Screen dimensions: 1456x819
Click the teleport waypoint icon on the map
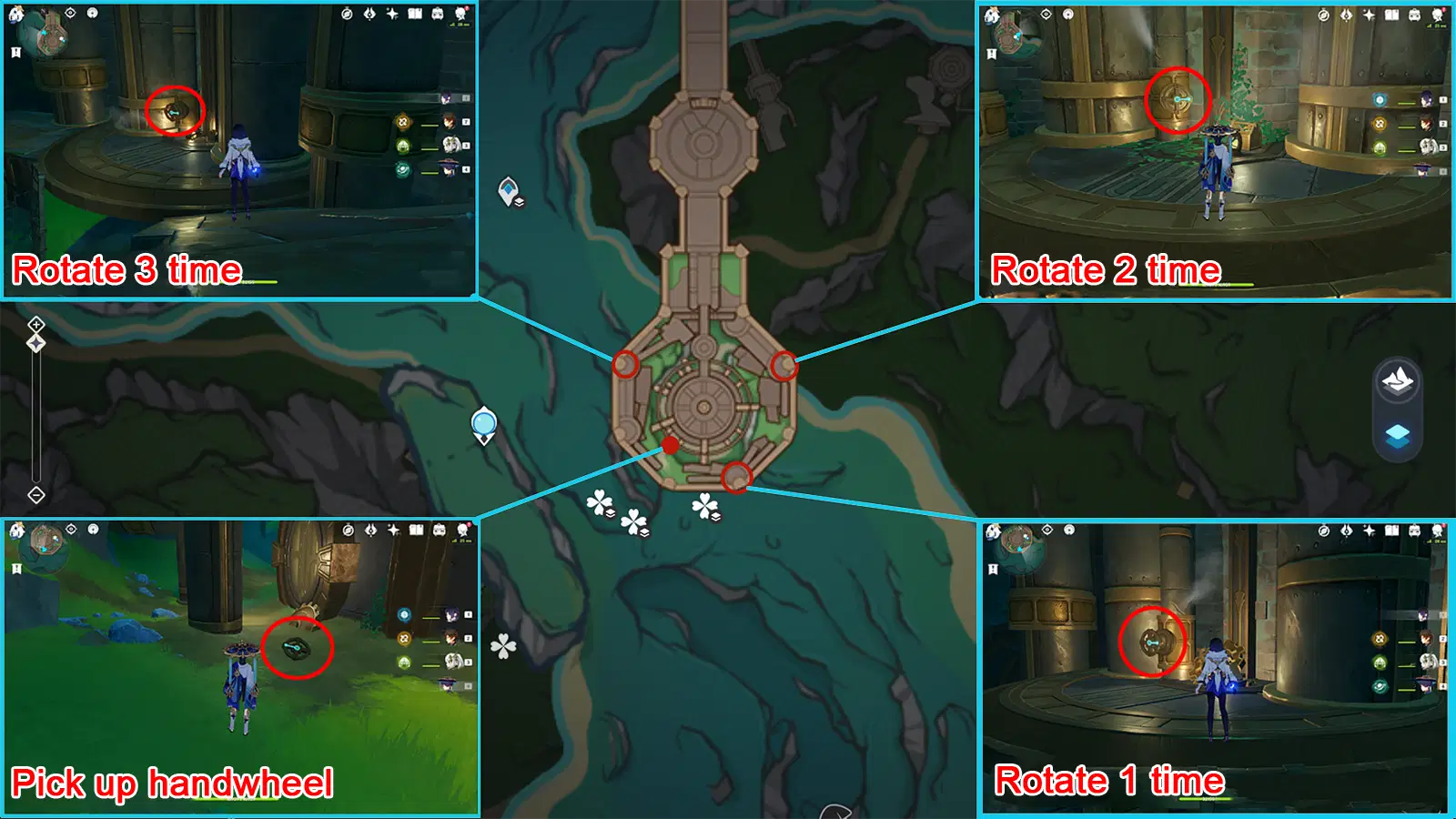tap(508, 188)
